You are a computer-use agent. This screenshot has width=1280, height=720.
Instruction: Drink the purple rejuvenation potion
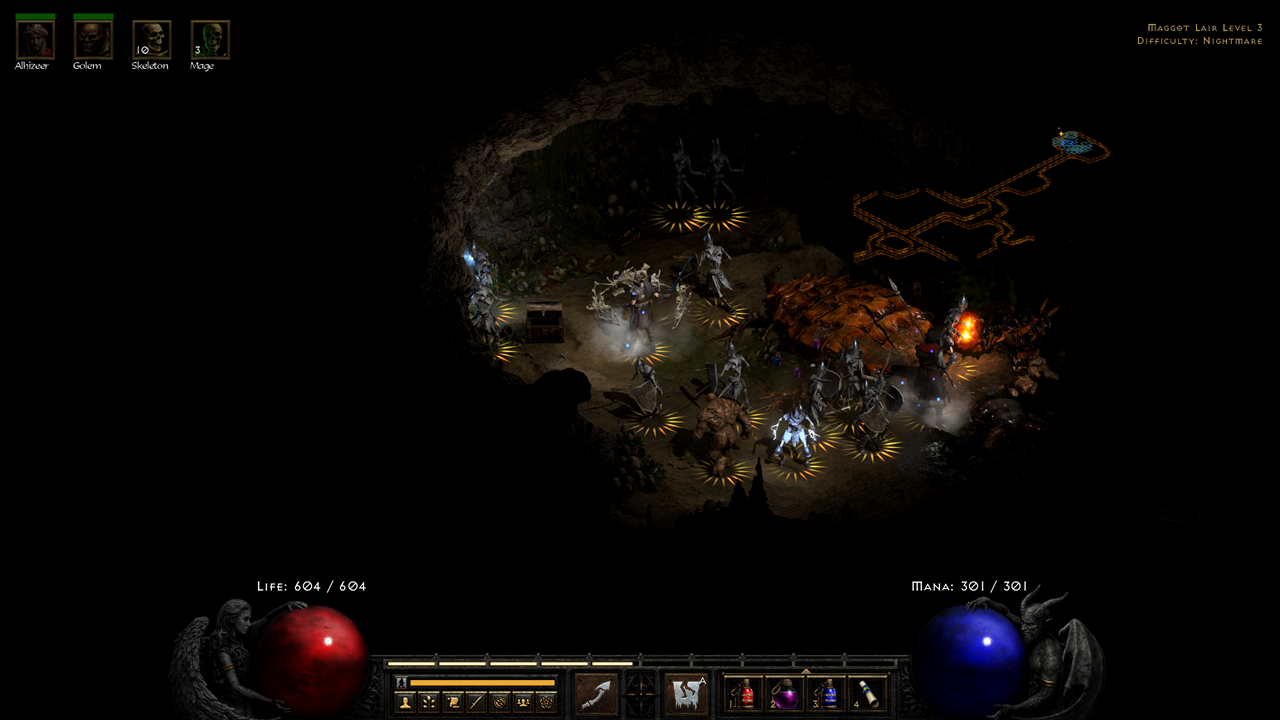point(787,694)
